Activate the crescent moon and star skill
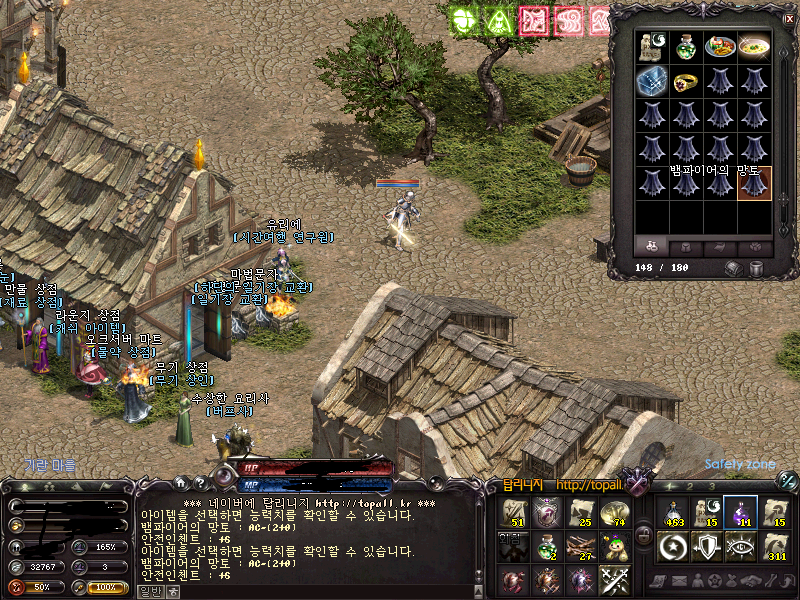The image size is (800, 600). coord(673,546)
